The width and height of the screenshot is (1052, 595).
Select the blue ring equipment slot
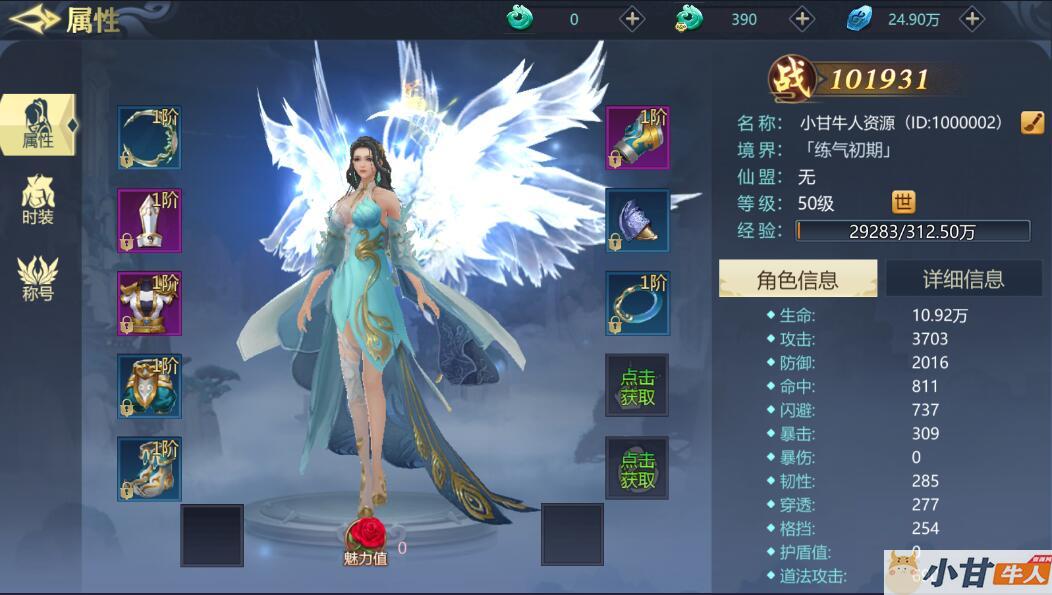[637, 303]
